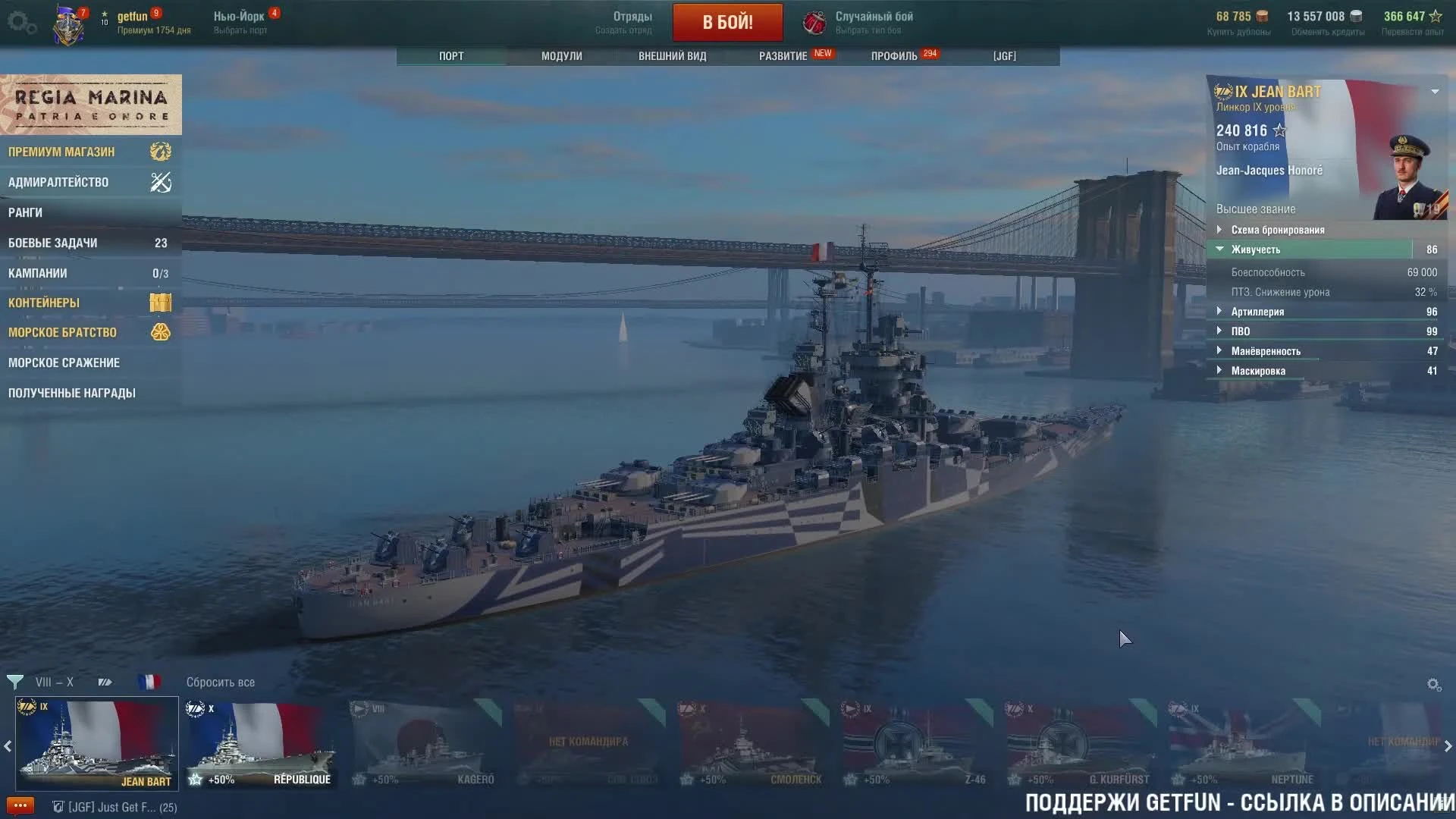This screenshot has width=1456, height=819.
Task: Open the Admiralty (Адмиралтейство) icon
Action: (x=161, y=182)
